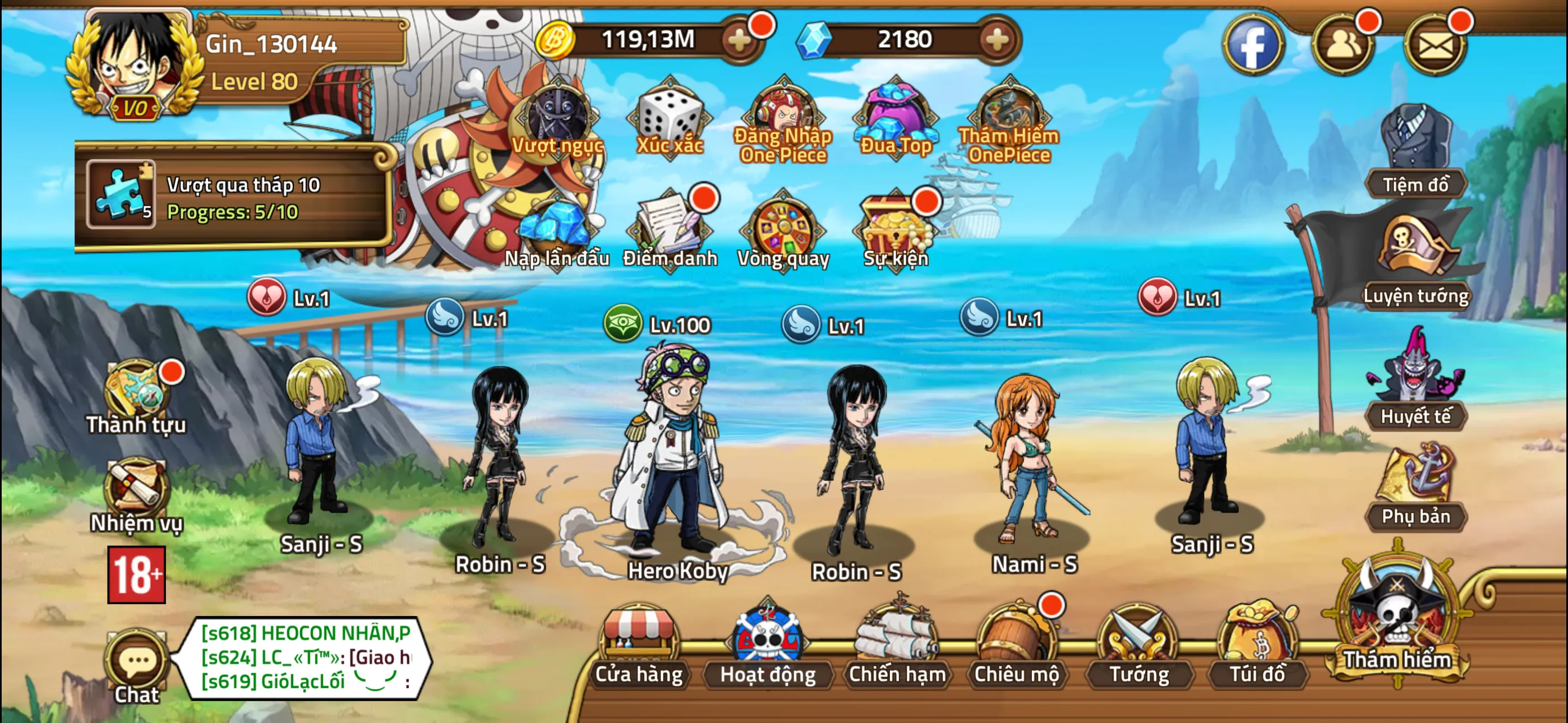Open the Cửa hàng shop
The height and width of the screenshot is (723, 1568).
coord(638,645)
